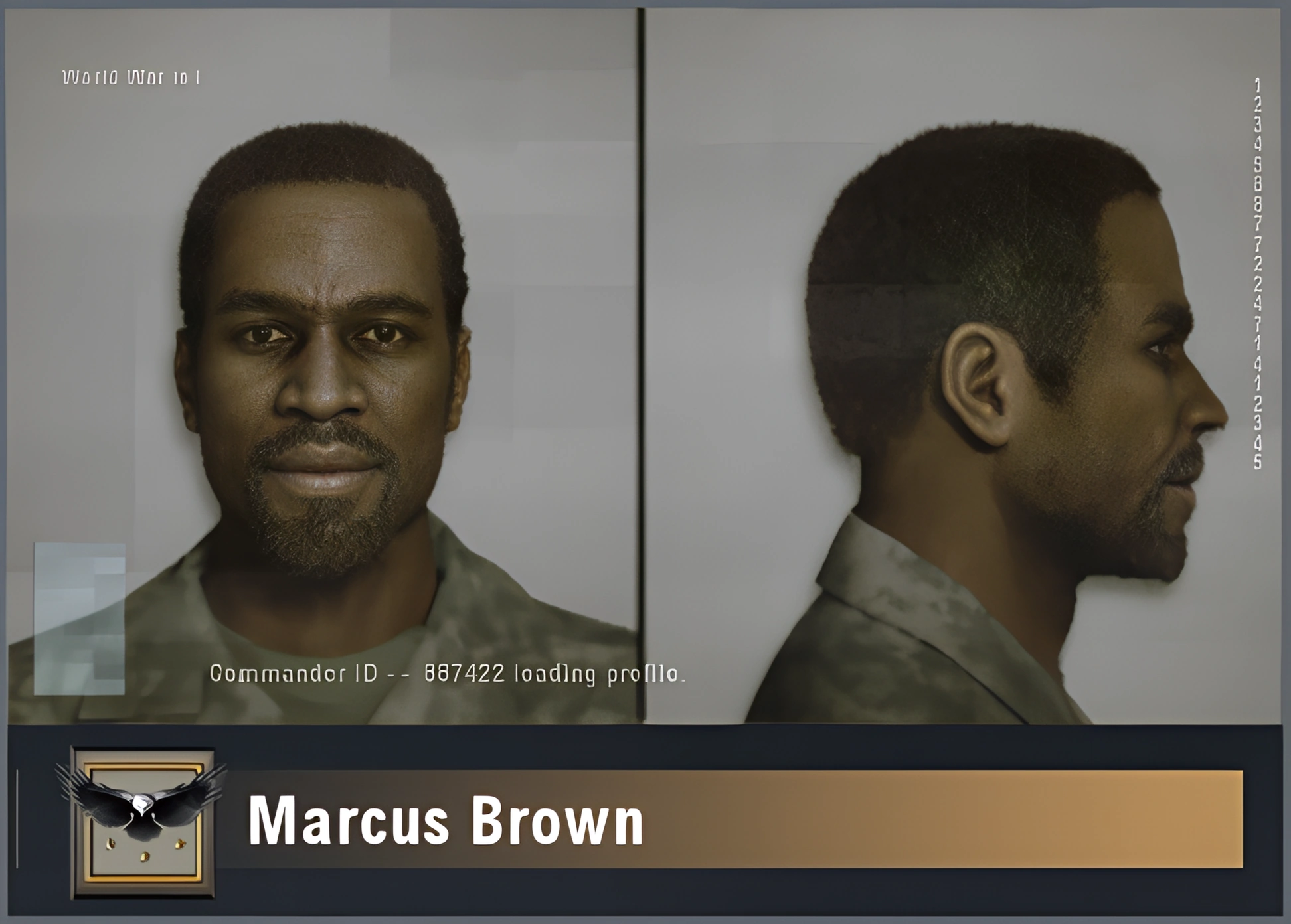Click the eagle's silver head emblem

pyautogui.click(x=142, y=803)
